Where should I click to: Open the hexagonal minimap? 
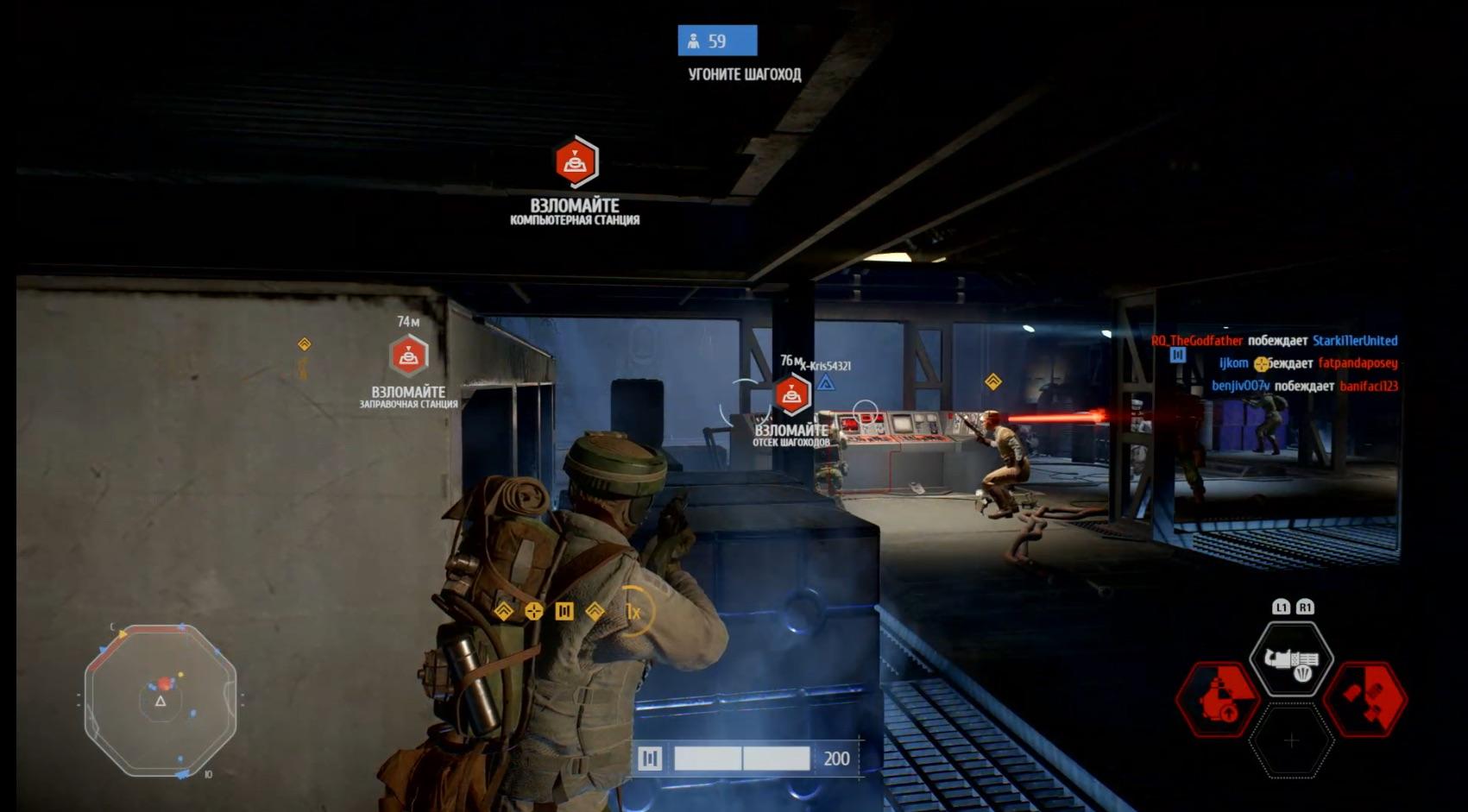click(161, 700)
